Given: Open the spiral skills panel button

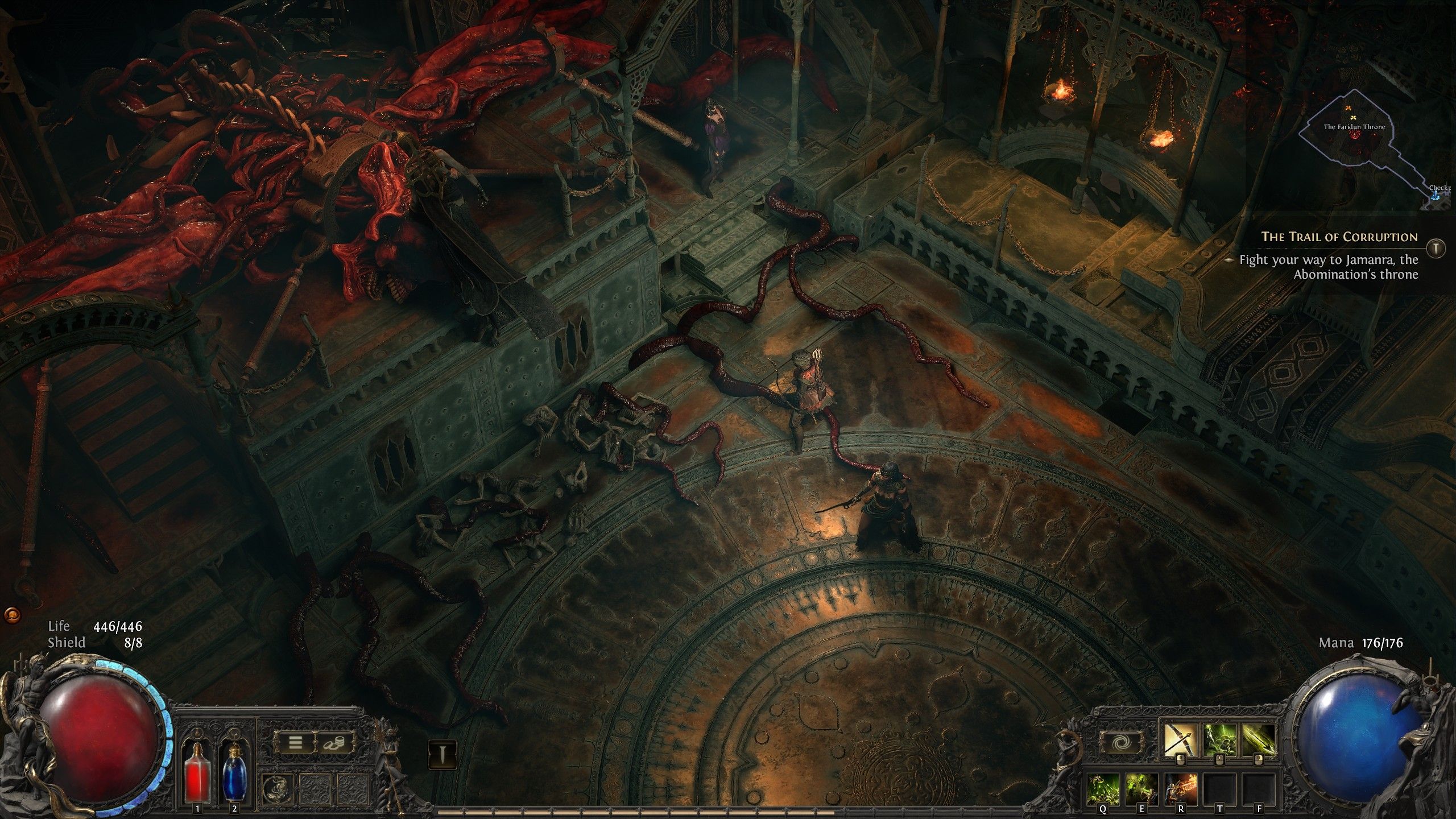Looking at the screenshot, I should coord(1120,743).
